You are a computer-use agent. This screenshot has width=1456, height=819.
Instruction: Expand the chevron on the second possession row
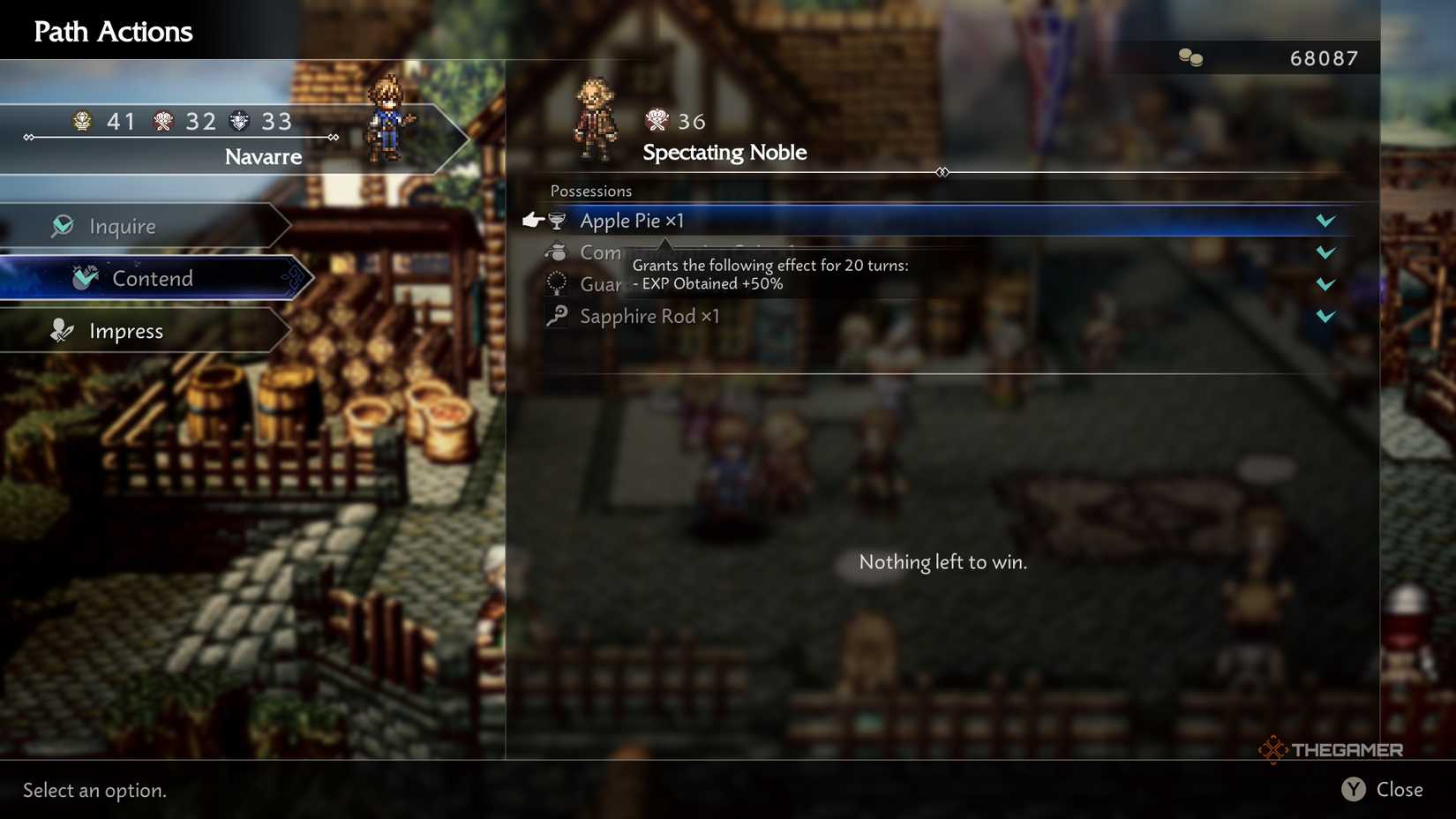click(x=1326, y=252)
